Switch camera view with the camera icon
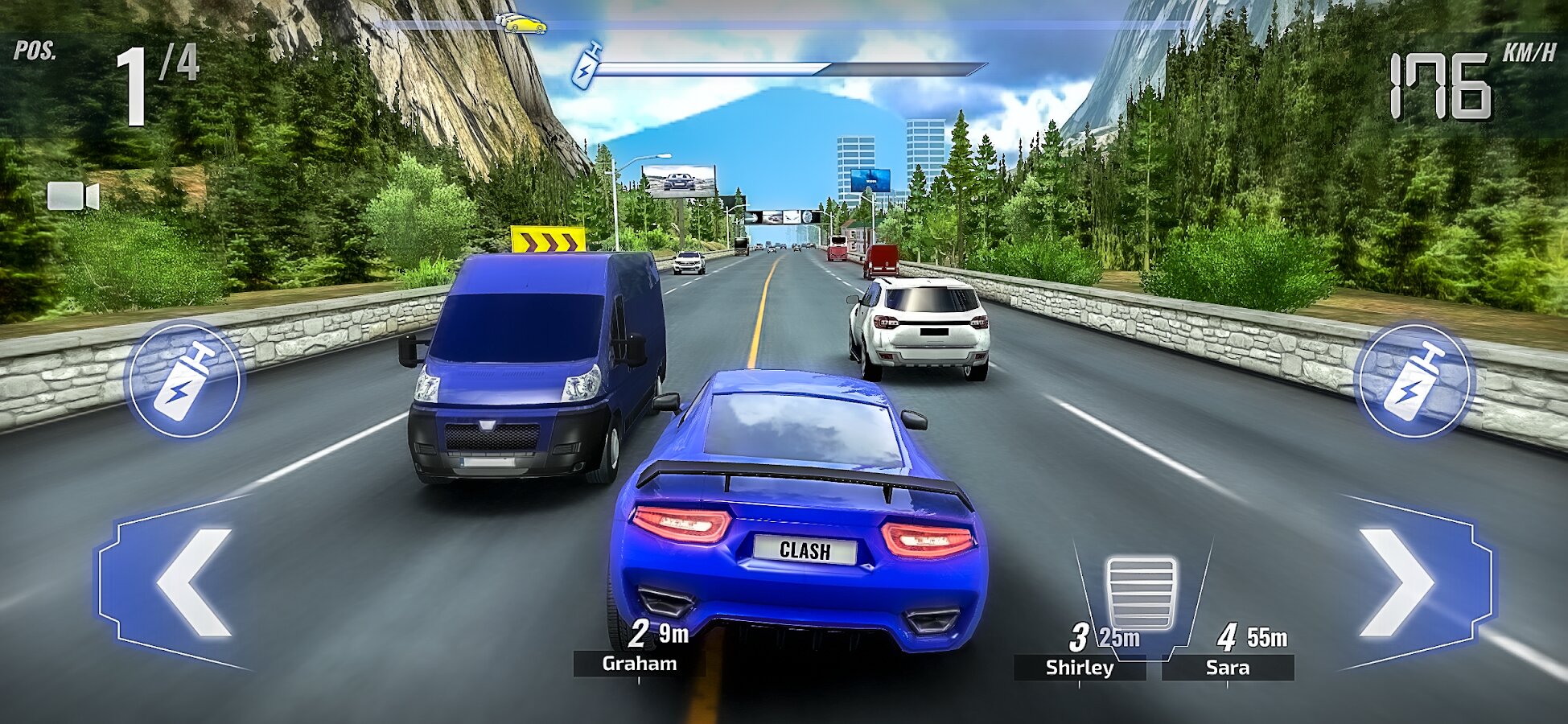Viewport: 1568px width, 724px height. pos(72,196)
